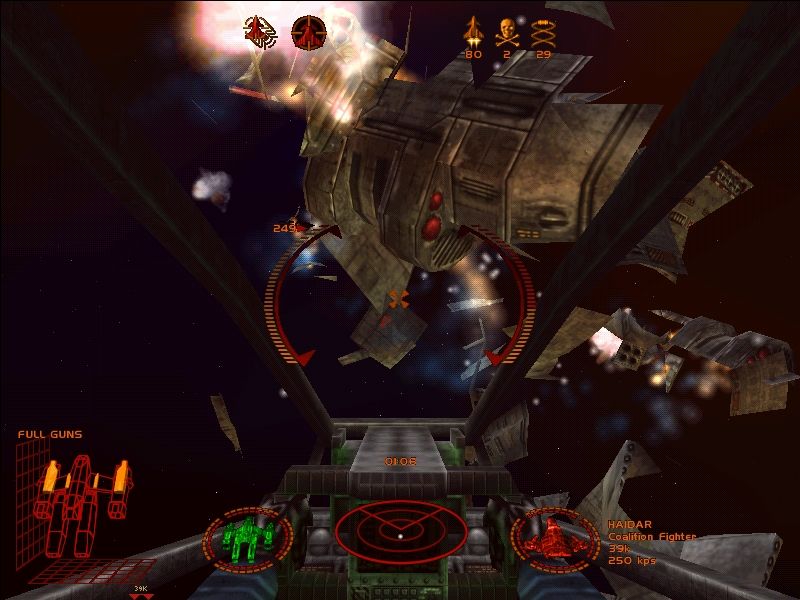Click the crosshair-targeted ship icon
The width and height of the screenshot is (800, 600).
[x=308, y=33]
